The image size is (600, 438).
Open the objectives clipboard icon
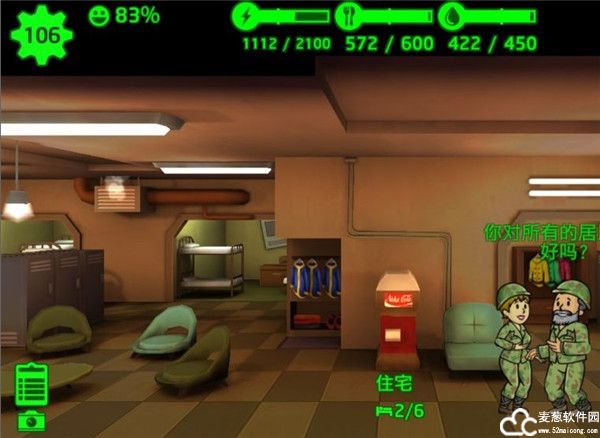(31, 384)
